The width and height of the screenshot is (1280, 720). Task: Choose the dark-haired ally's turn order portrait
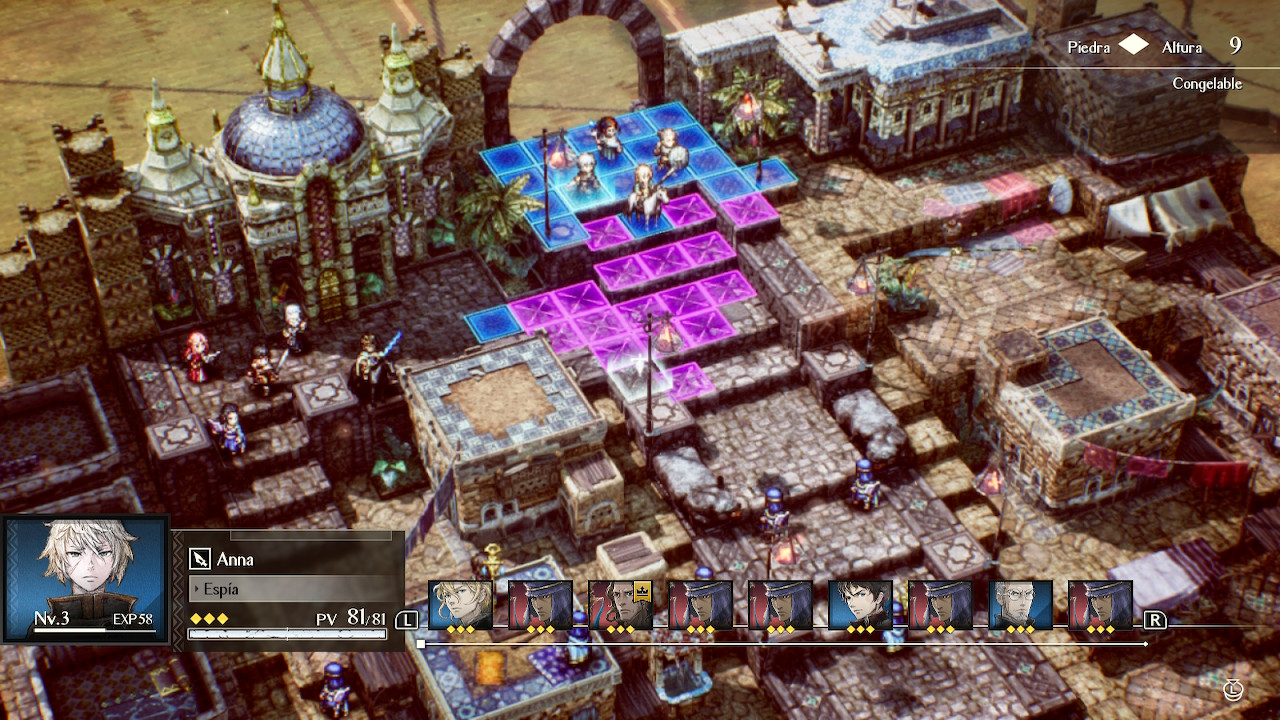coord(860,604)
